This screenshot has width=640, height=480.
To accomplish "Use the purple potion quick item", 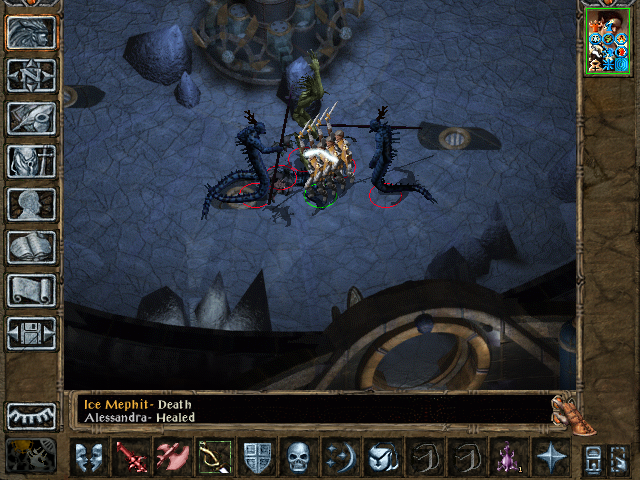I will tap(505, 456).
